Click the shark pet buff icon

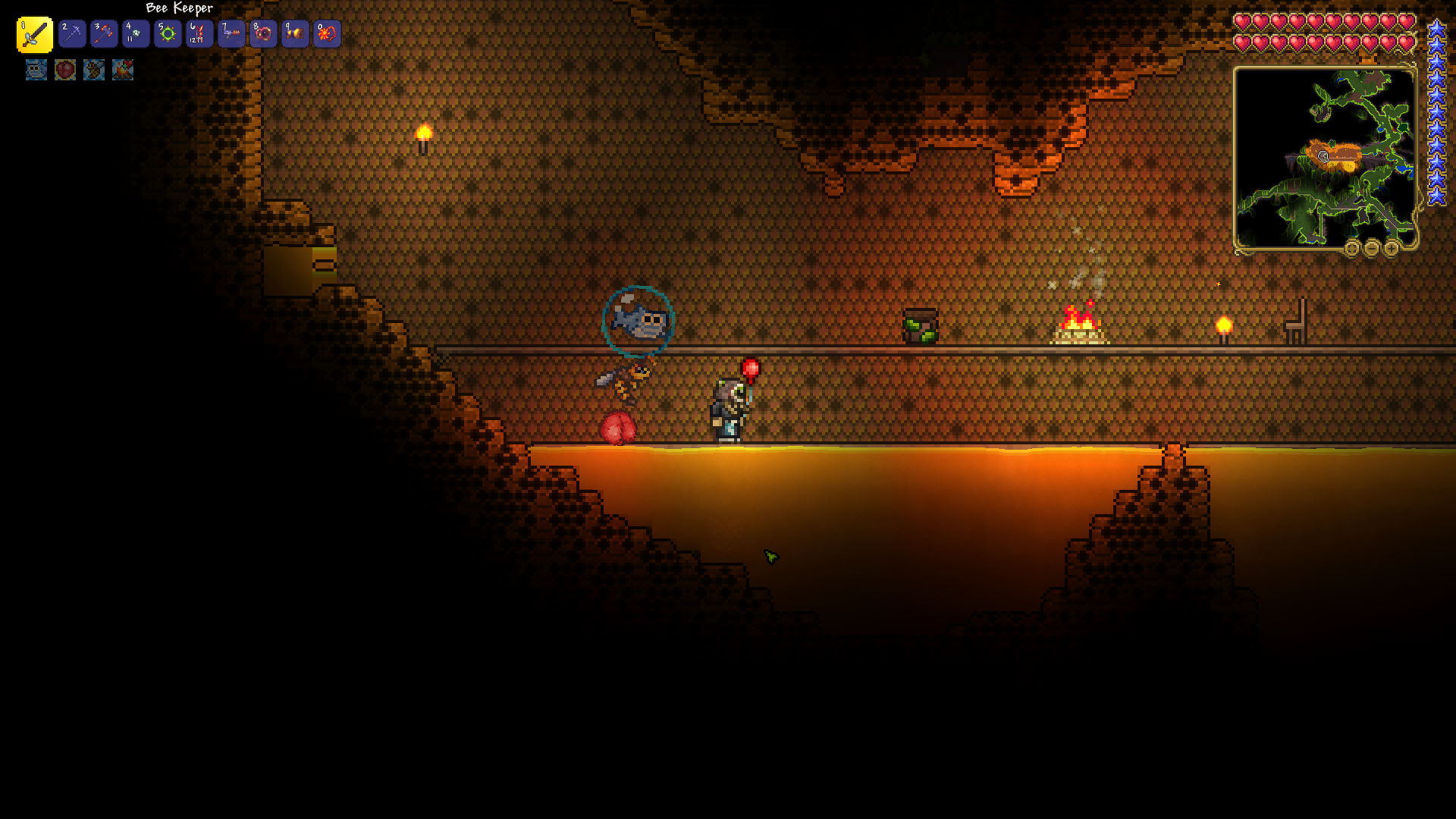point(36,70)
